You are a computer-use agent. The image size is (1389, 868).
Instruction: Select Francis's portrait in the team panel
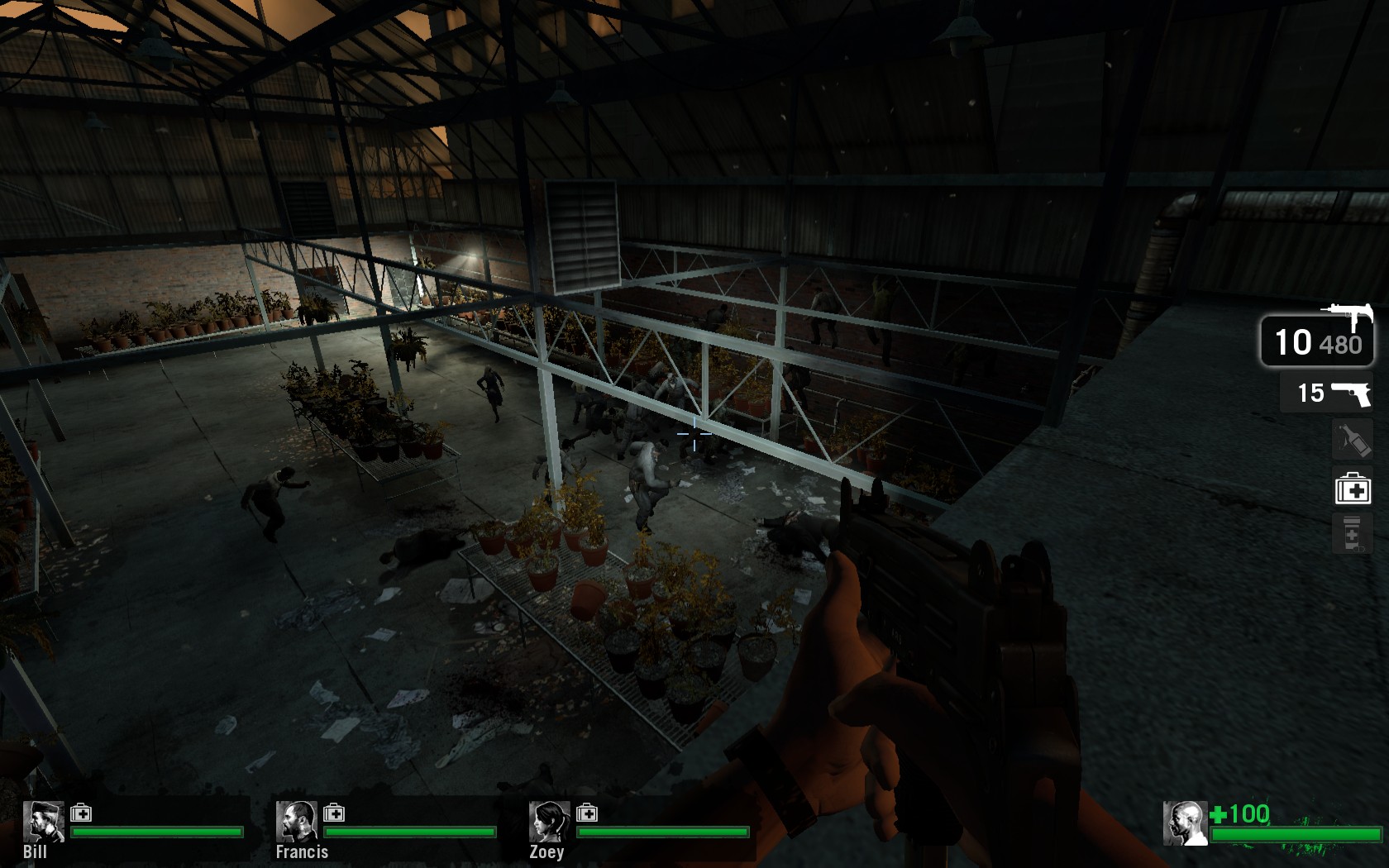(x=296, y=821)
